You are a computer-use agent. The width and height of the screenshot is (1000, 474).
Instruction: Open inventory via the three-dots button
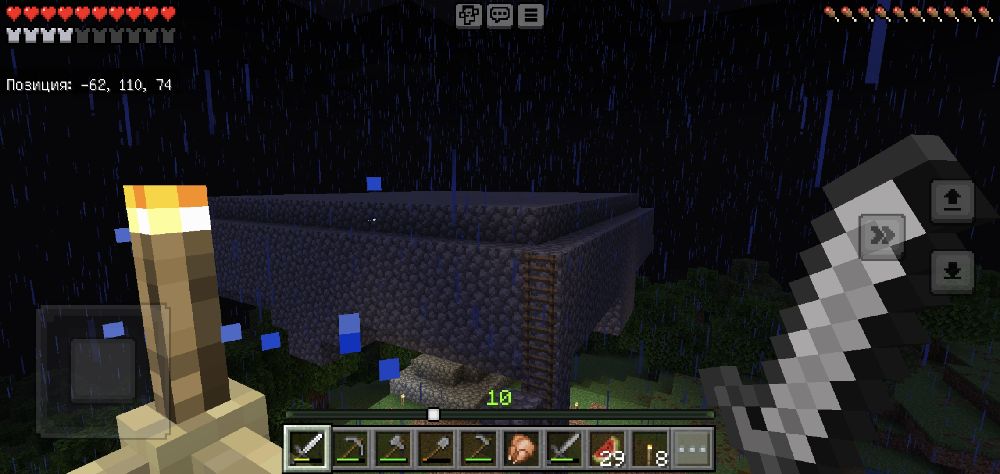691,447
